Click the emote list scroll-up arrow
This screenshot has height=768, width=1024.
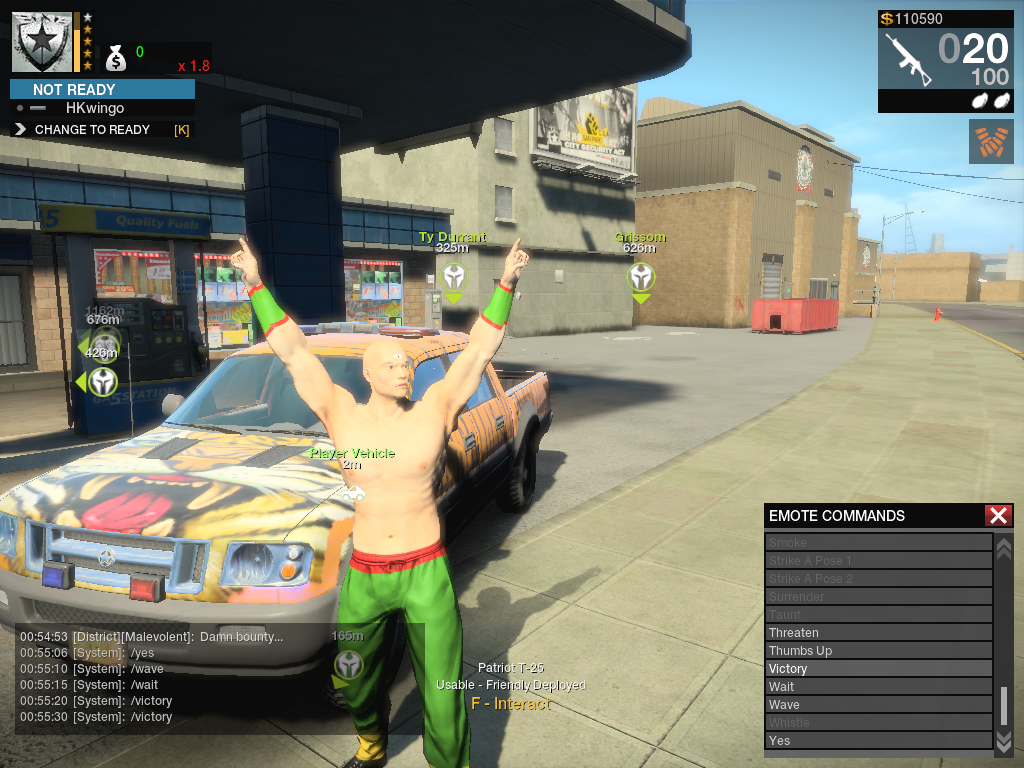[x=1004, y=548]
